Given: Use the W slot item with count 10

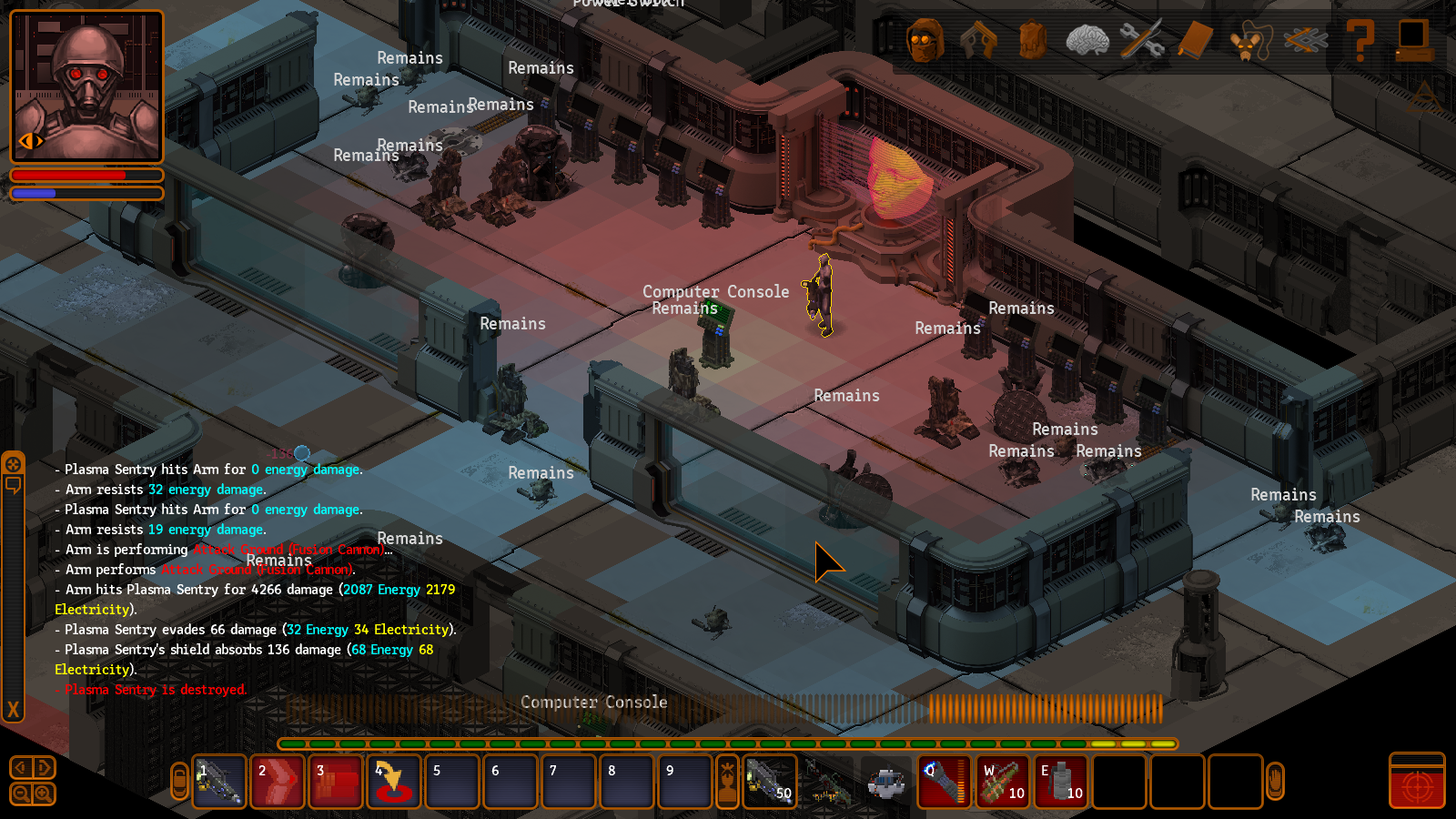Looking at the screenshot, I should point(1003,782).
